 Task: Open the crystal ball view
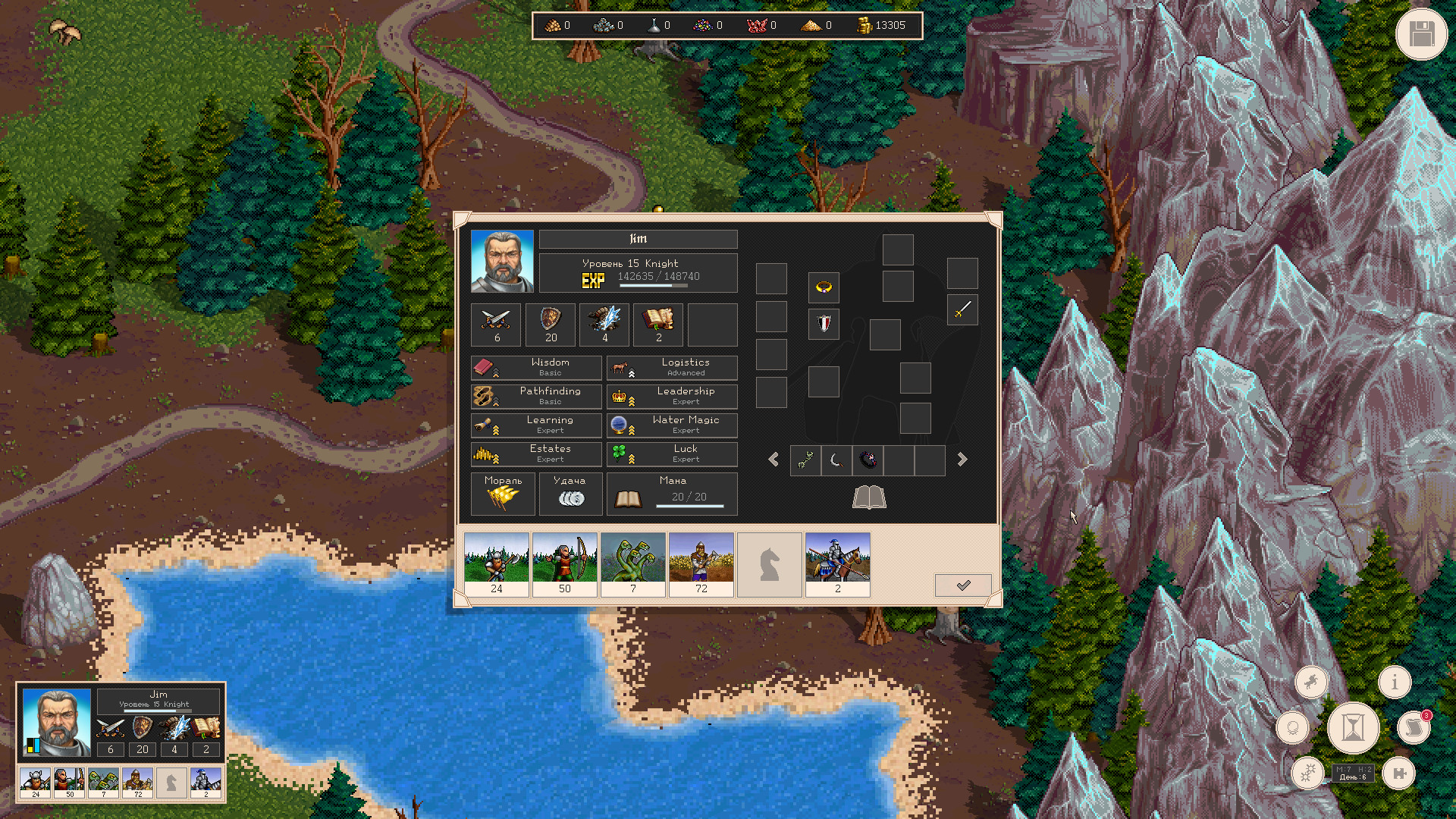[x=1293, y=726]
